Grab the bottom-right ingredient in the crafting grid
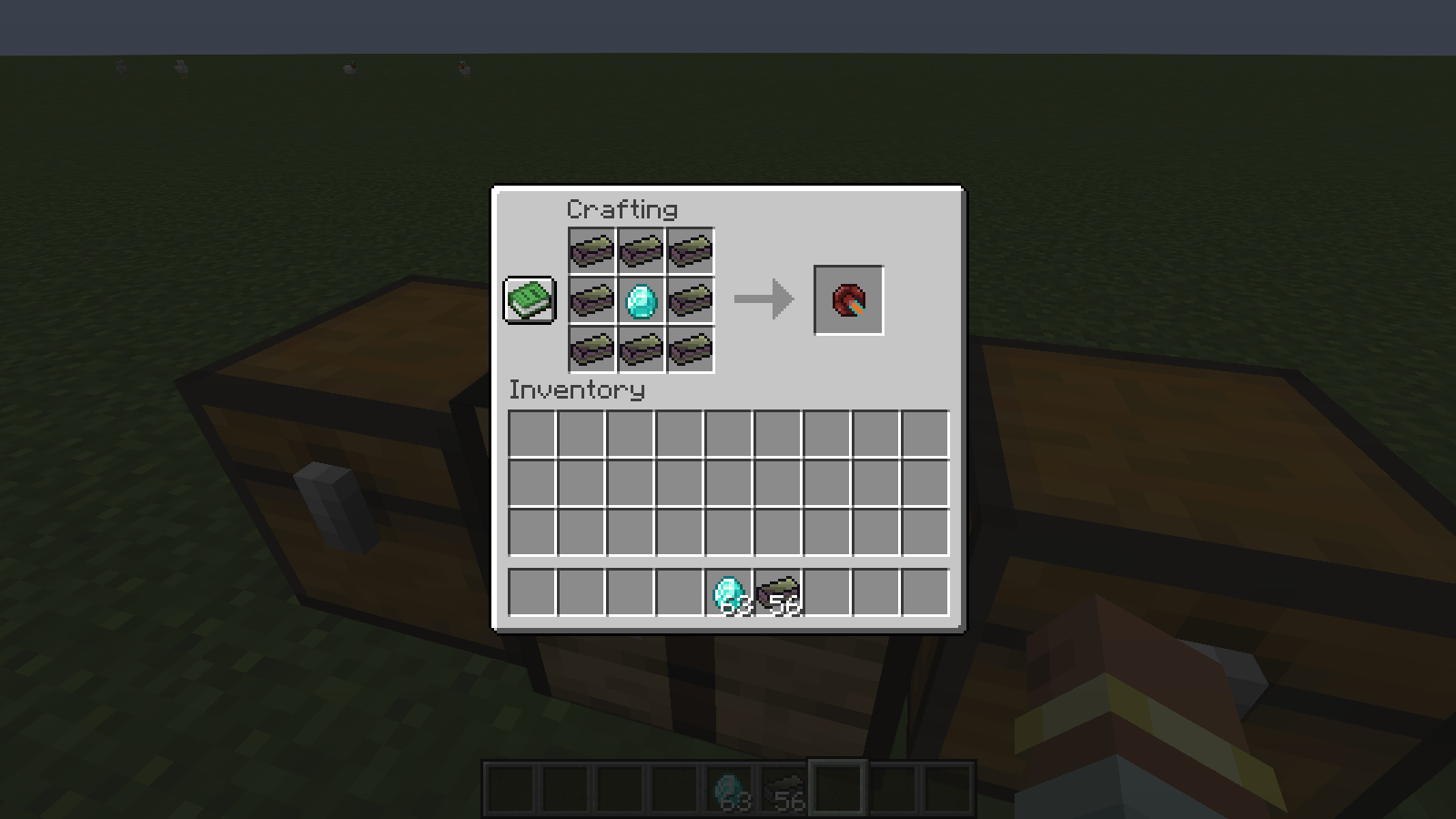This screenshot has width=1456, height=819. coord(689,349)
